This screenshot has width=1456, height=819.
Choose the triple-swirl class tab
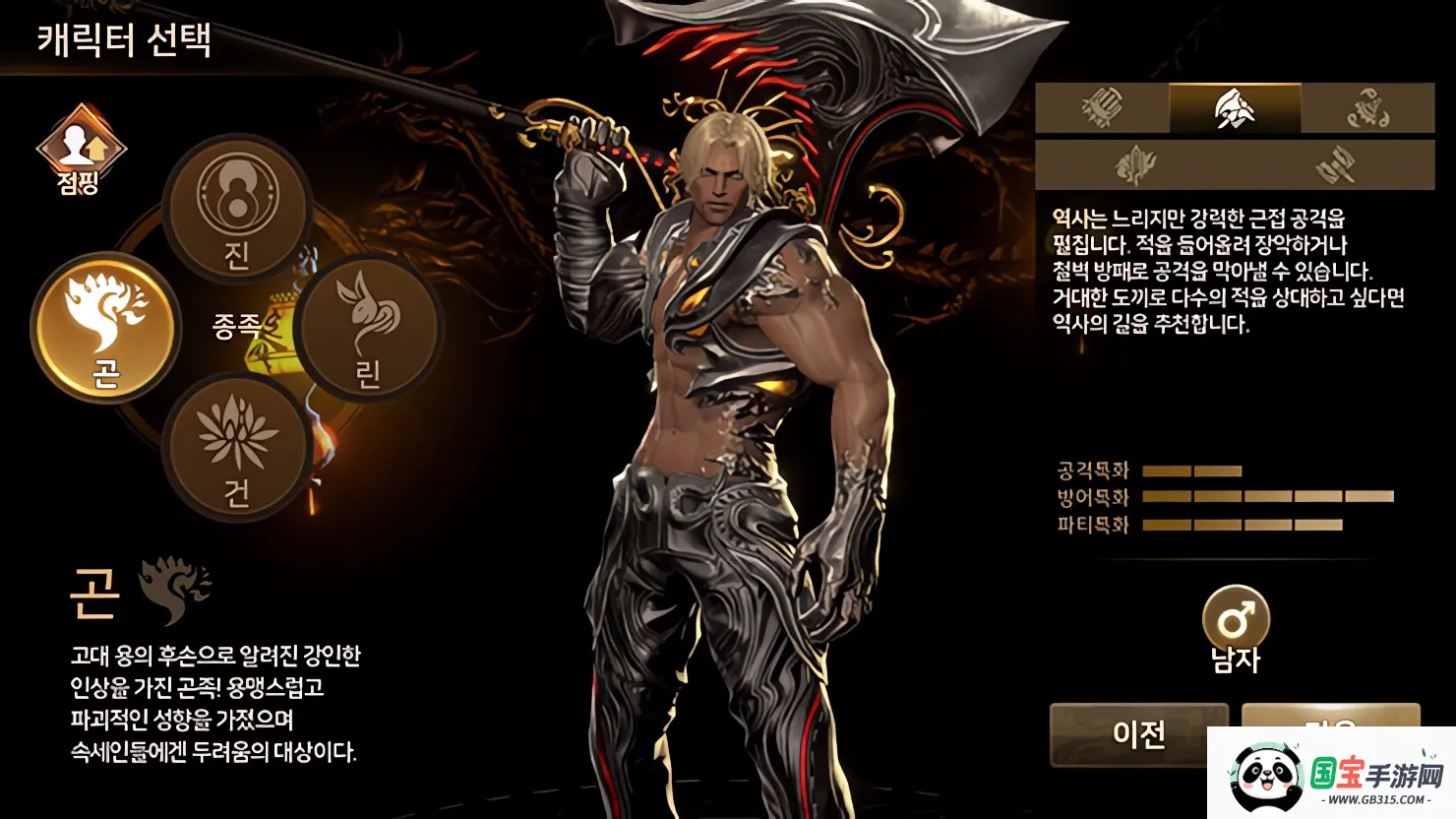pos(1367,108)
